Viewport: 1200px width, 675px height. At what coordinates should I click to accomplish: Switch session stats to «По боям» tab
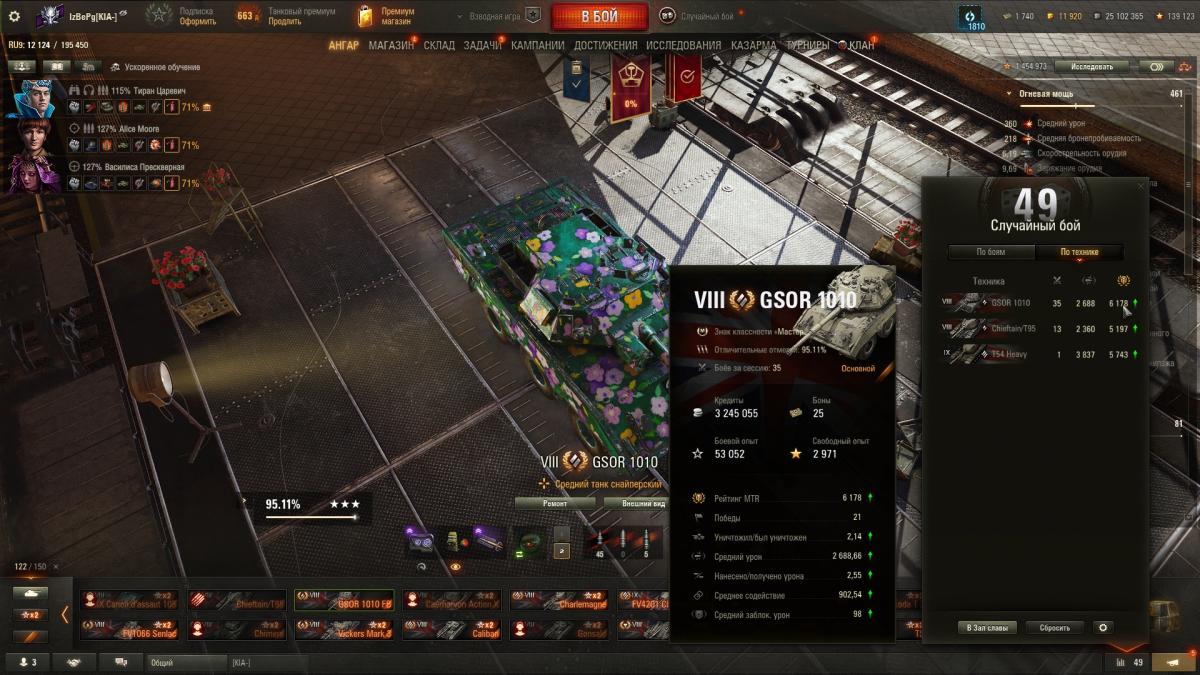[990, 252]
